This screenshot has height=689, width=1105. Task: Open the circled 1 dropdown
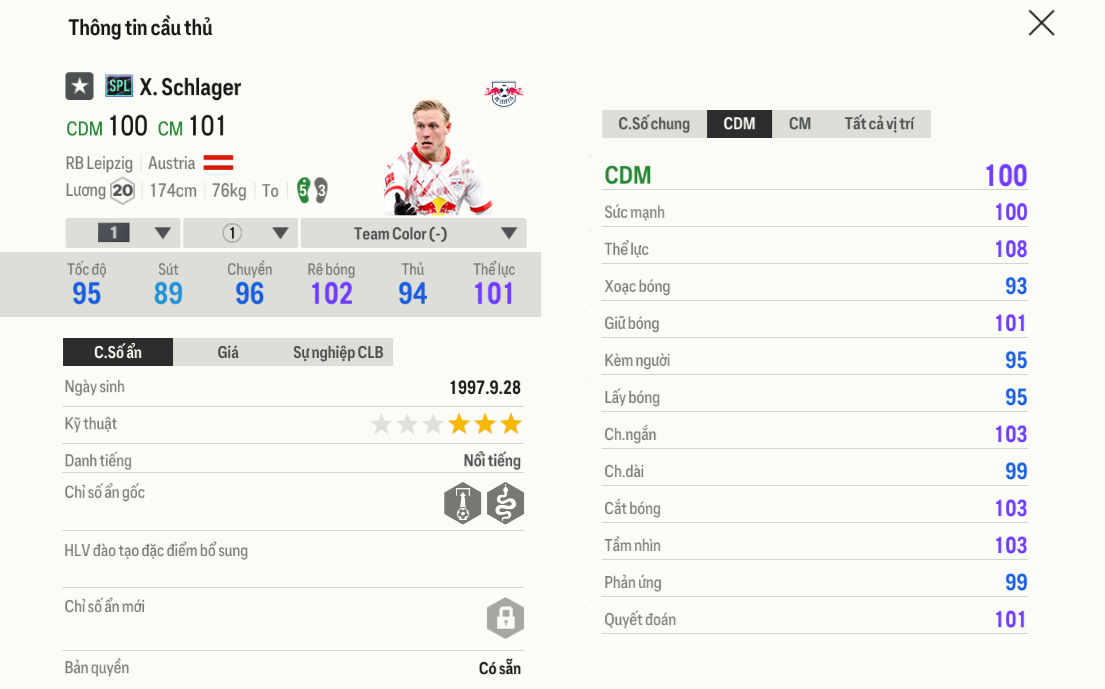pos(241,233)
